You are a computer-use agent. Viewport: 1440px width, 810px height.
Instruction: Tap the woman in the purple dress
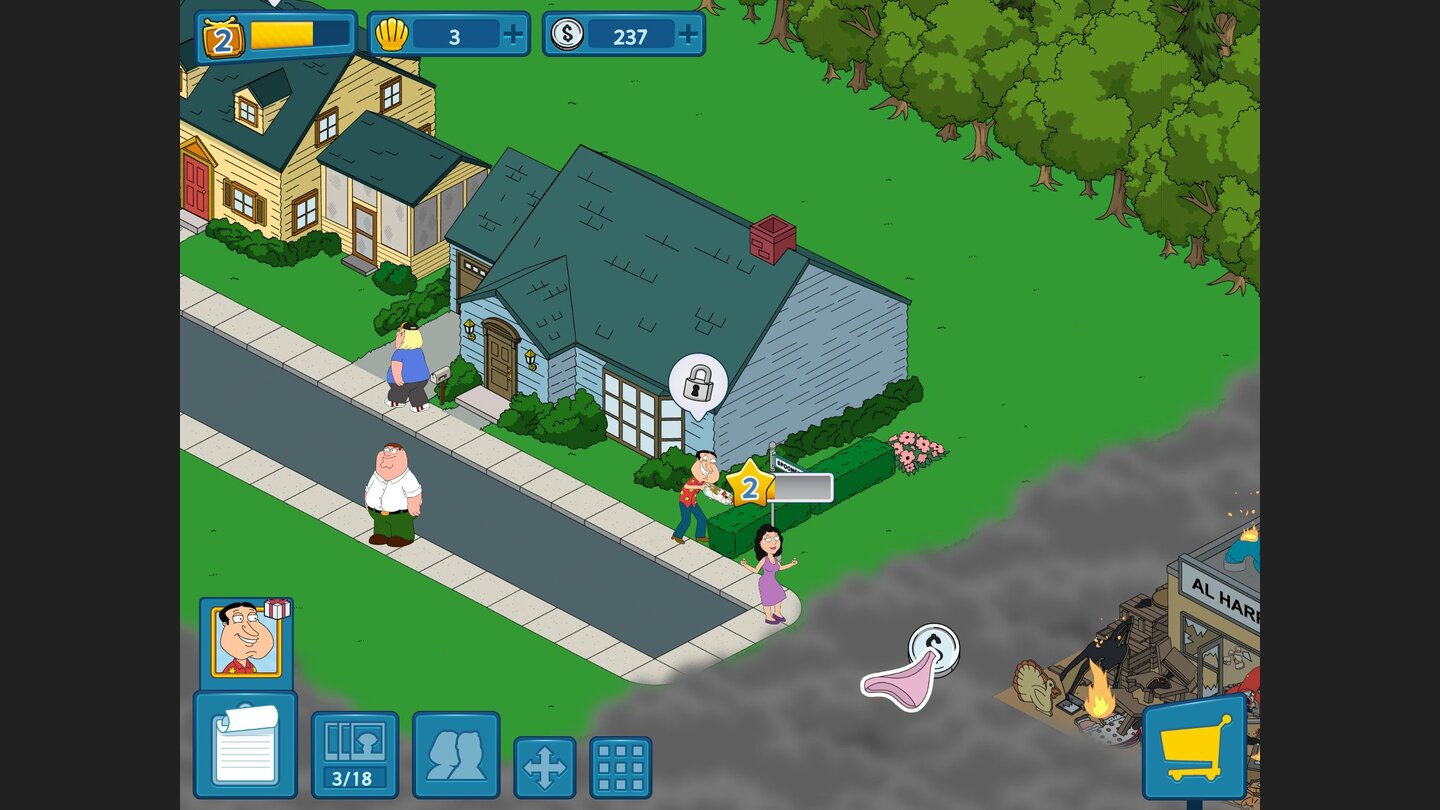coord(770,565)
